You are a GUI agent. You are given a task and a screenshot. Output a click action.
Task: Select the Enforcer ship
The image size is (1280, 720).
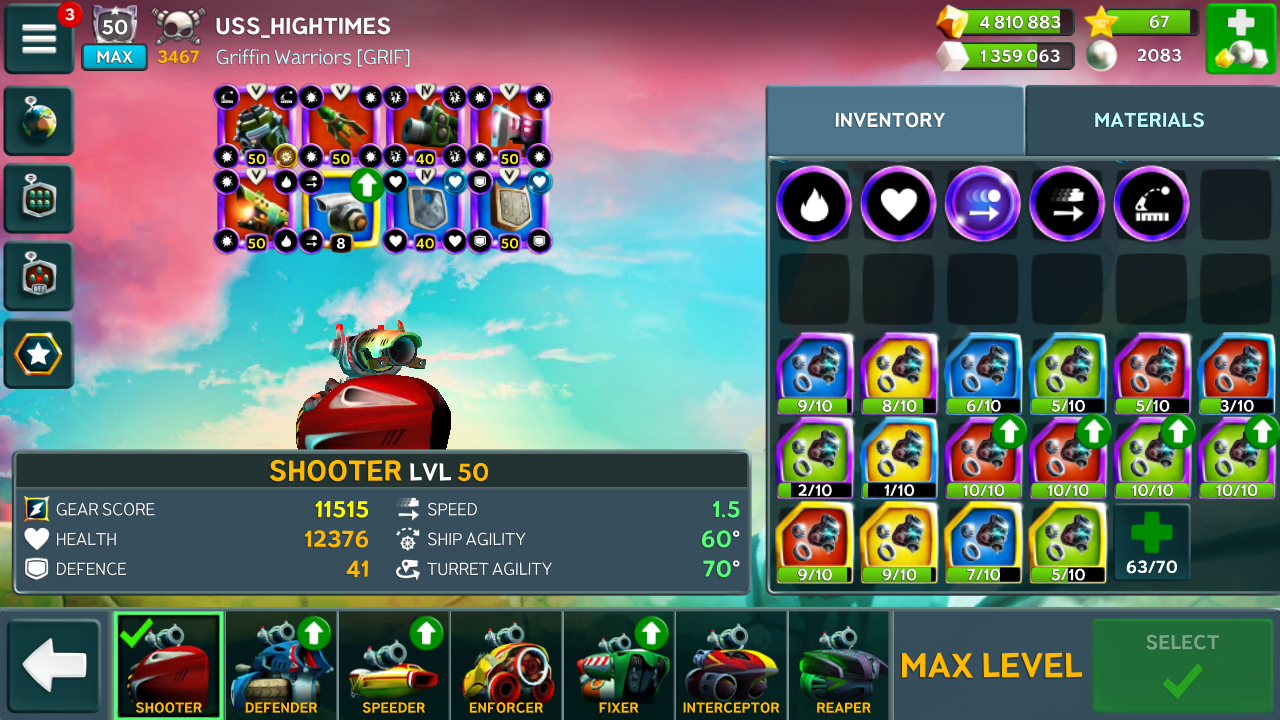point(506,665)
